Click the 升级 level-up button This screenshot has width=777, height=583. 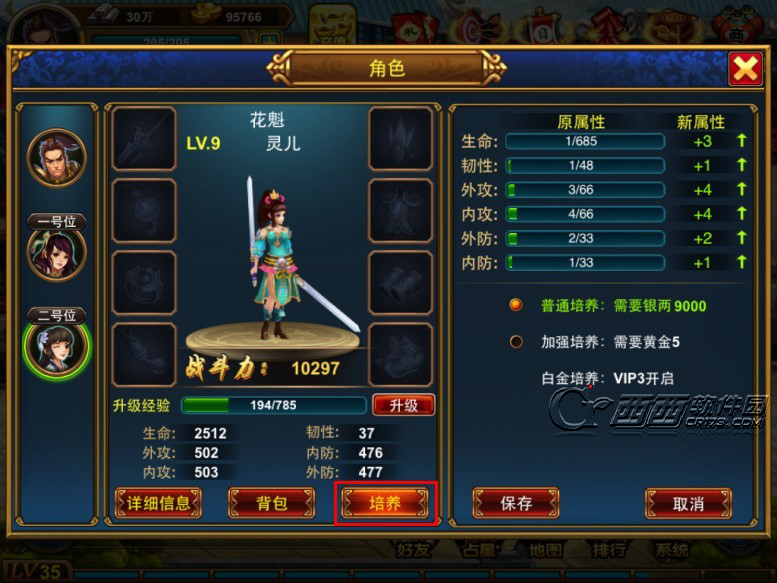click(x=403, y=405)
